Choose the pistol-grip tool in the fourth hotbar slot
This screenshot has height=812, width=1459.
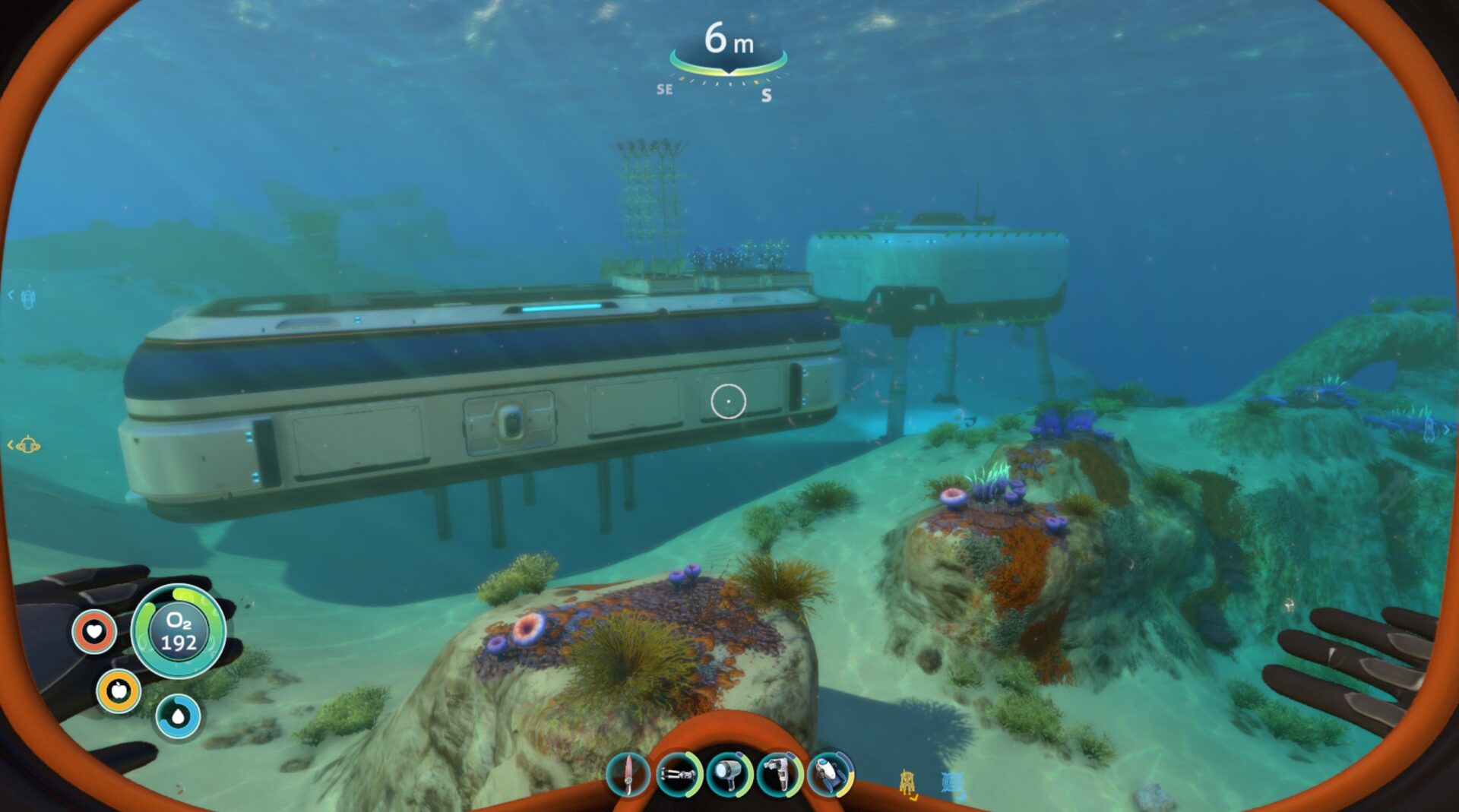(780, 775)
